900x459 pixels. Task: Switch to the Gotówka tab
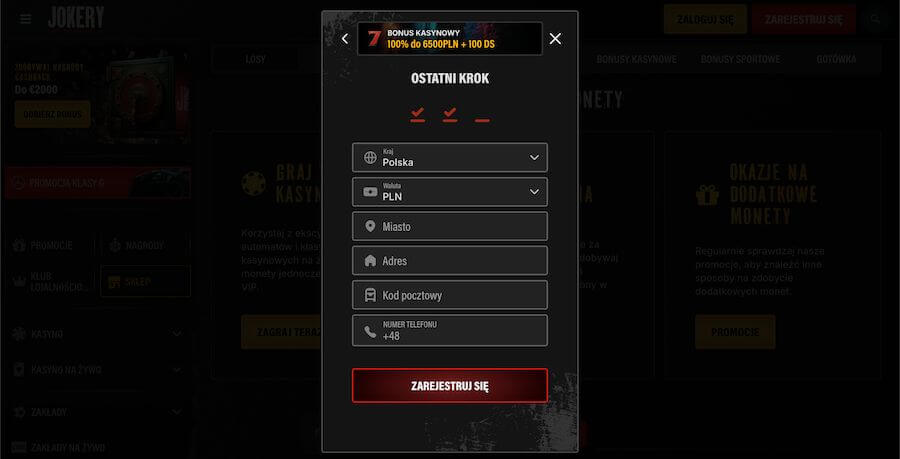tap(836, 59)
